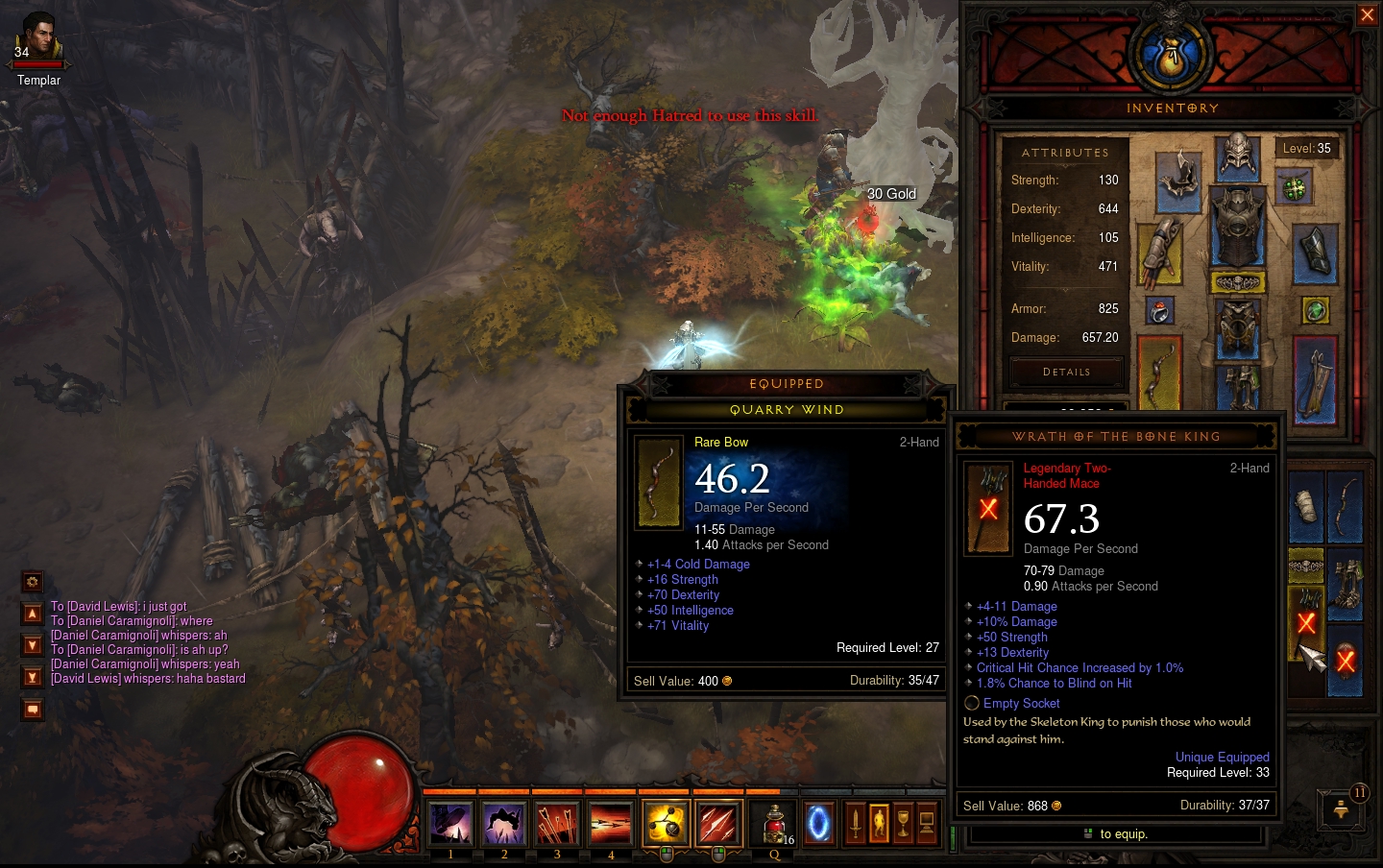Select the equipped helmet slot
Image resolution: width=1383 pixels, height=868 pixels.
1238,157
